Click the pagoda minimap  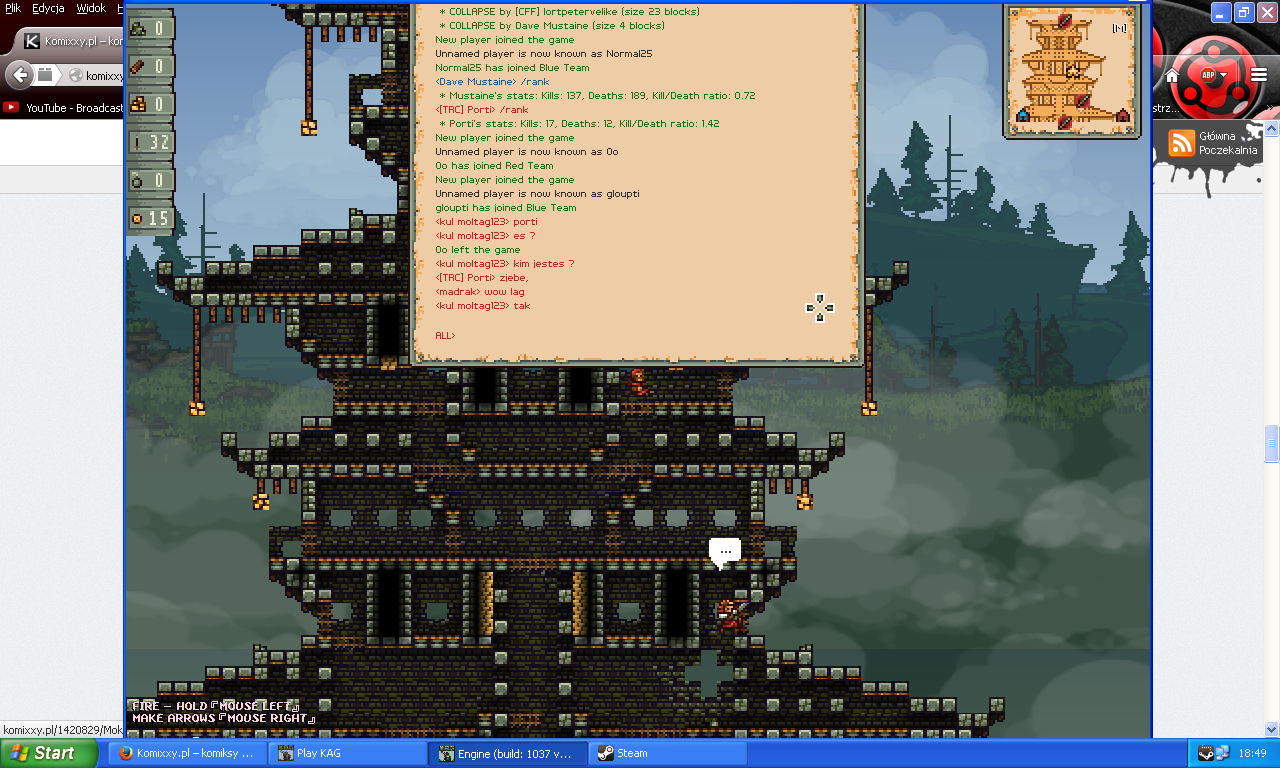point(1068,68)
